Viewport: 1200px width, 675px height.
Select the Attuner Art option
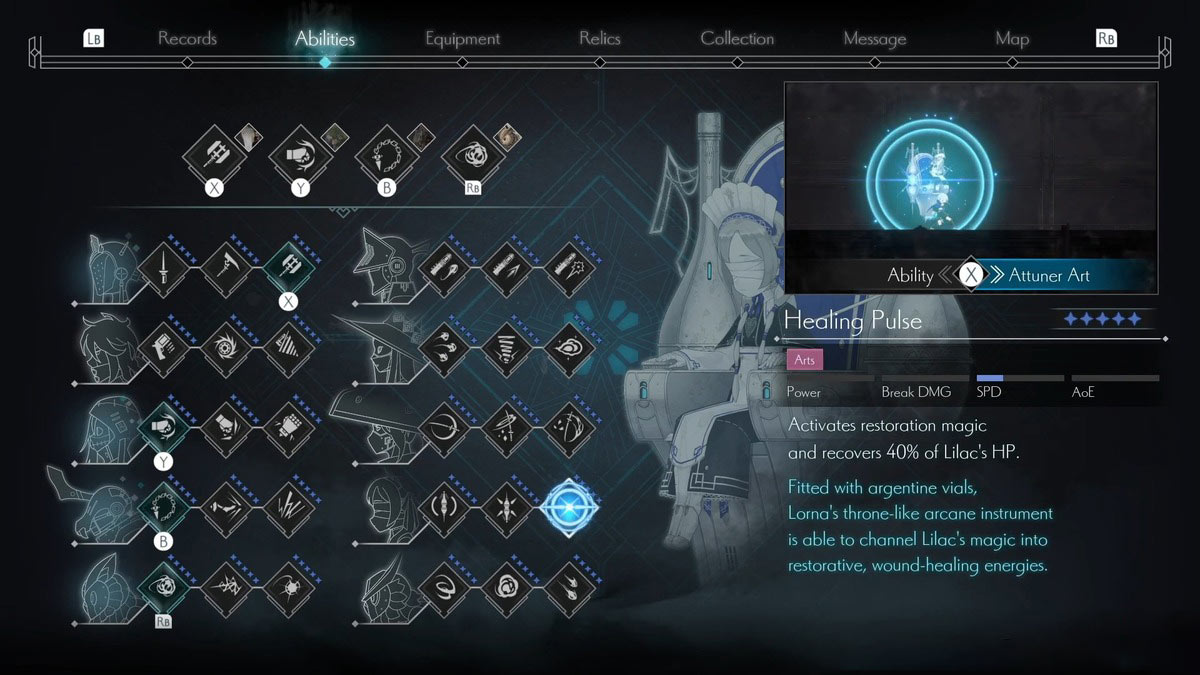1049,275
